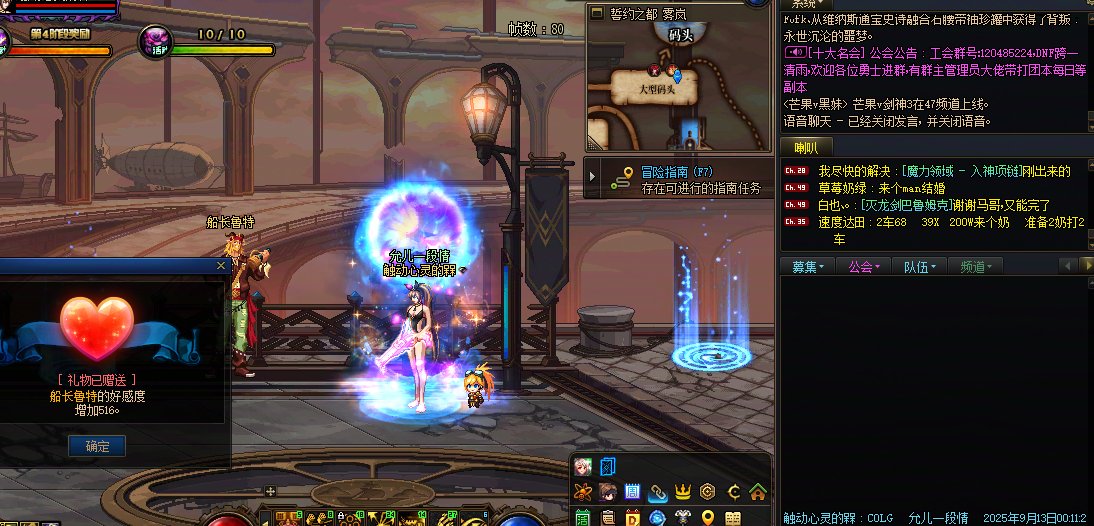This screenshot has height=526, width=1094.
Task: Close the gift sent popup window
Action: tap(221, 266)
